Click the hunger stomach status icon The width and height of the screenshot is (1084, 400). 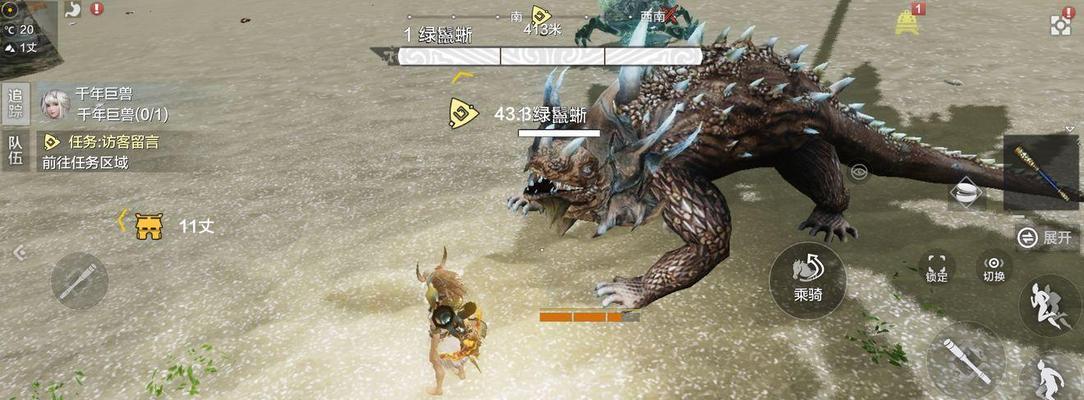pos(73,9)
